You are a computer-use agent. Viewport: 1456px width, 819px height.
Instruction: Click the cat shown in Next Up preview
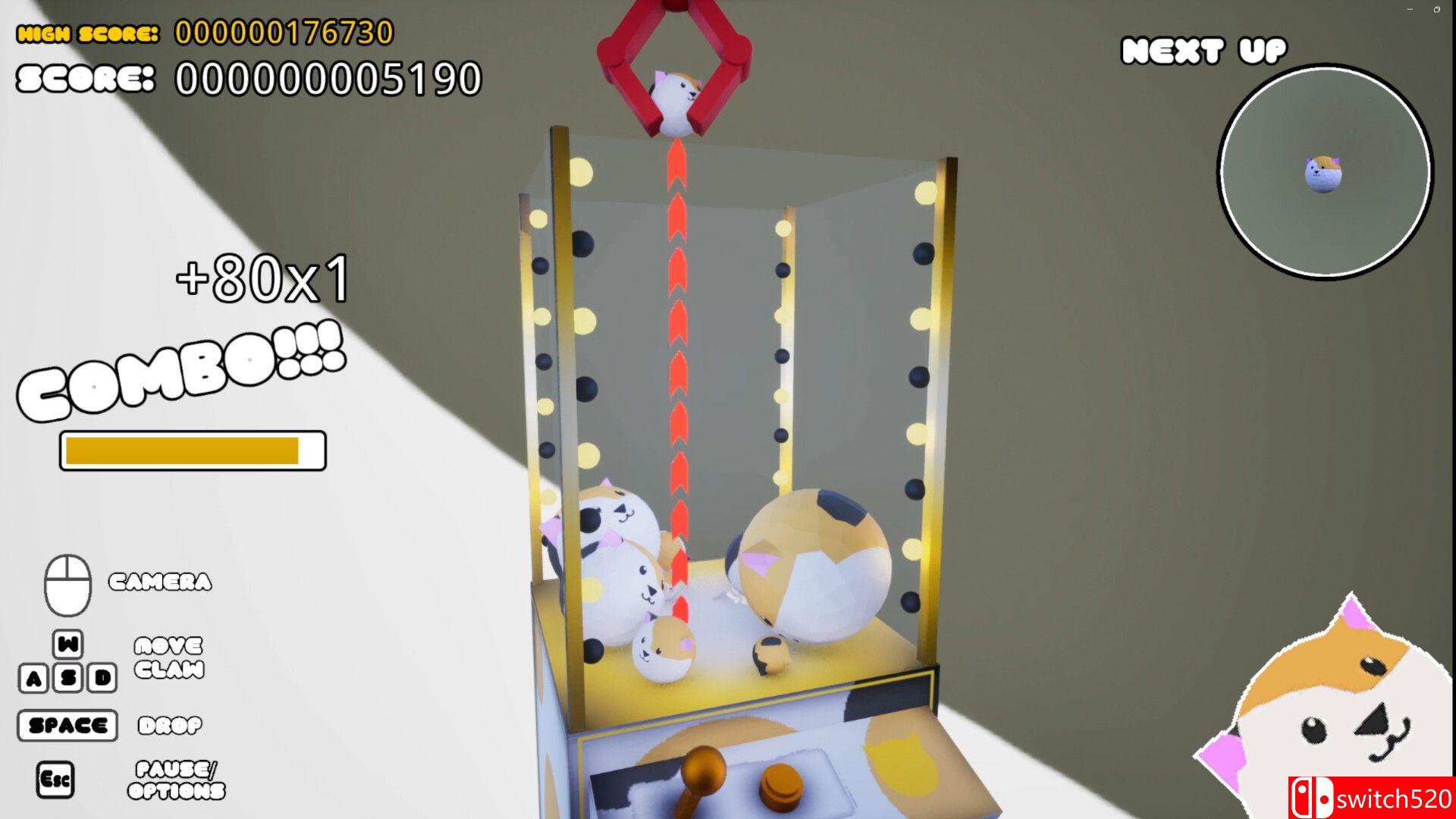pos(1323,173)
